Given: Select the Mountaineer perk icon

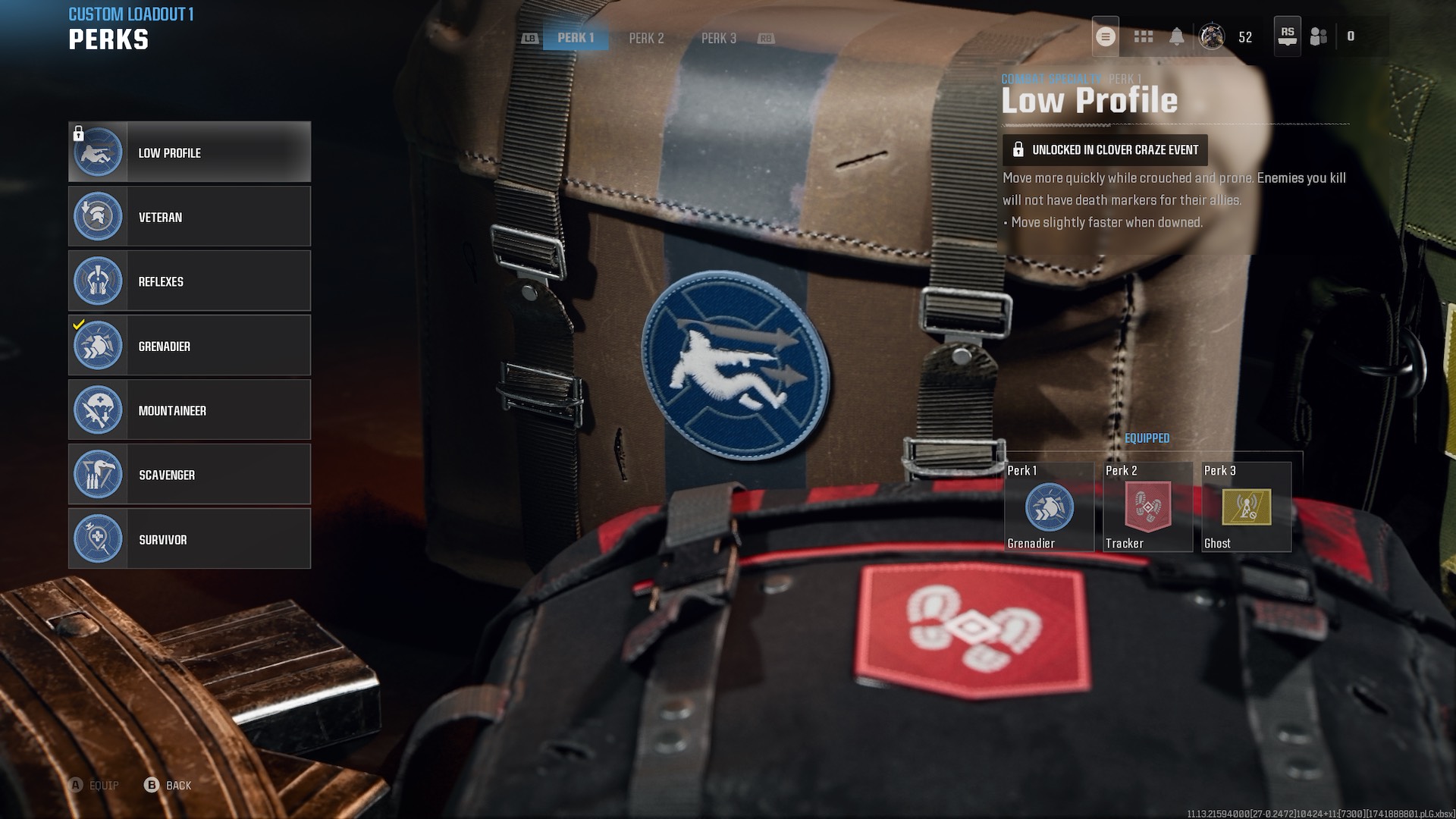Looking at the screenshot, I should pyautogui.click(x=98, y=409).
